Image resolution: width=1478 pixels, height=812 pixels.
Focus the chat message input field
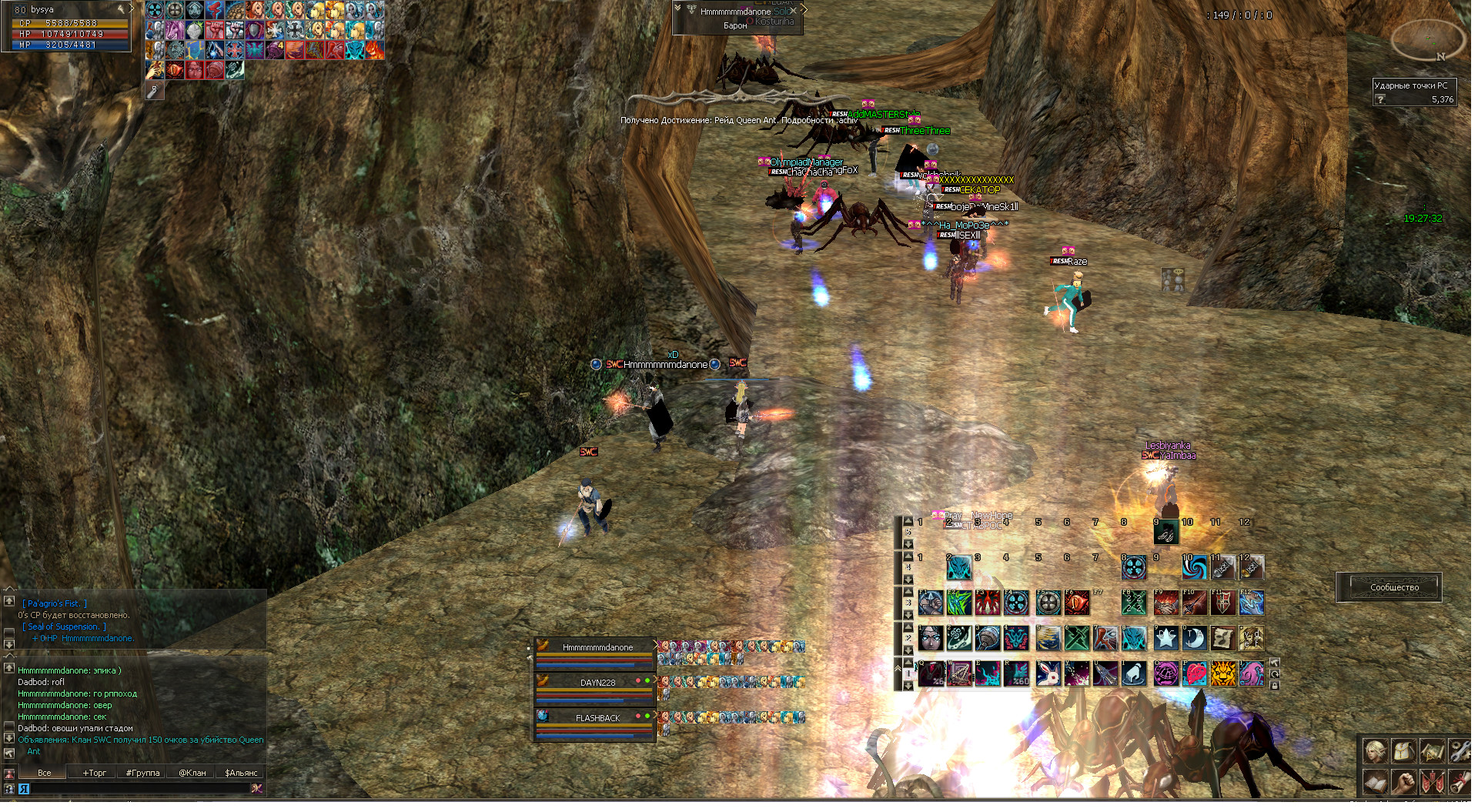point(139,789)
